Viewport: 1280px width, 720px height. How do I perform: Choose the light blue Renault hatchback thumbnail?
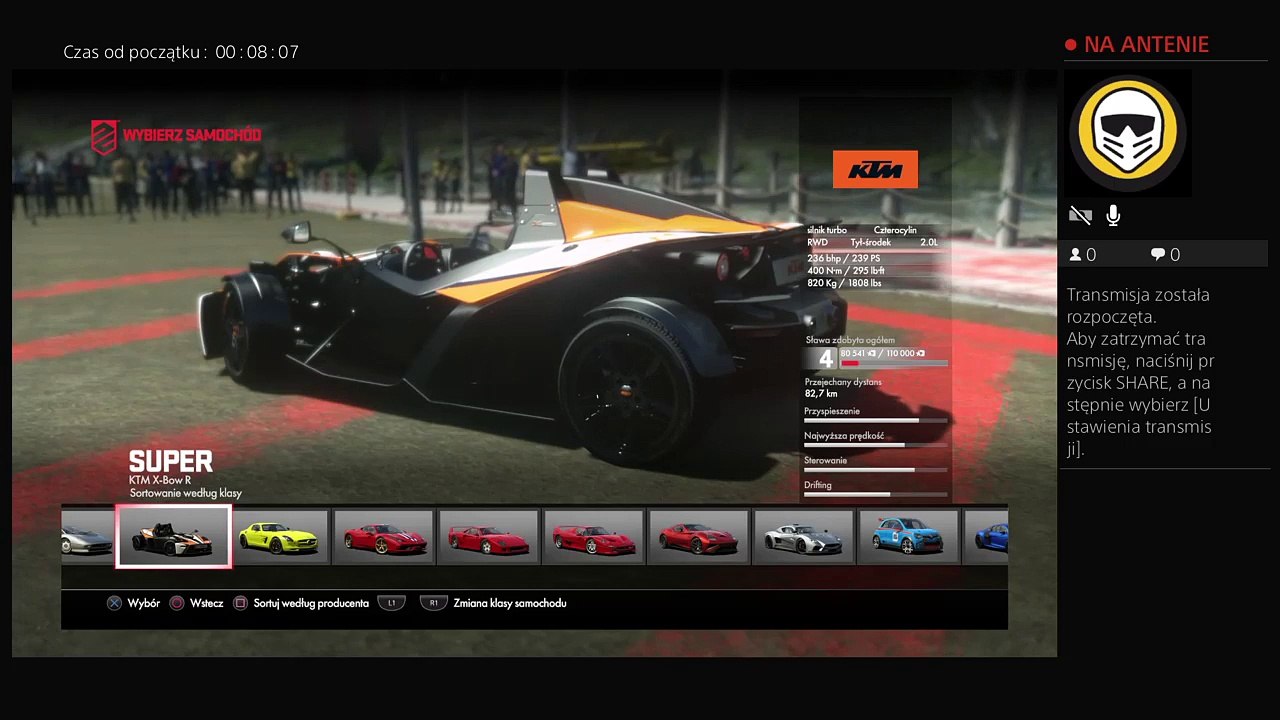pos(908,537)
